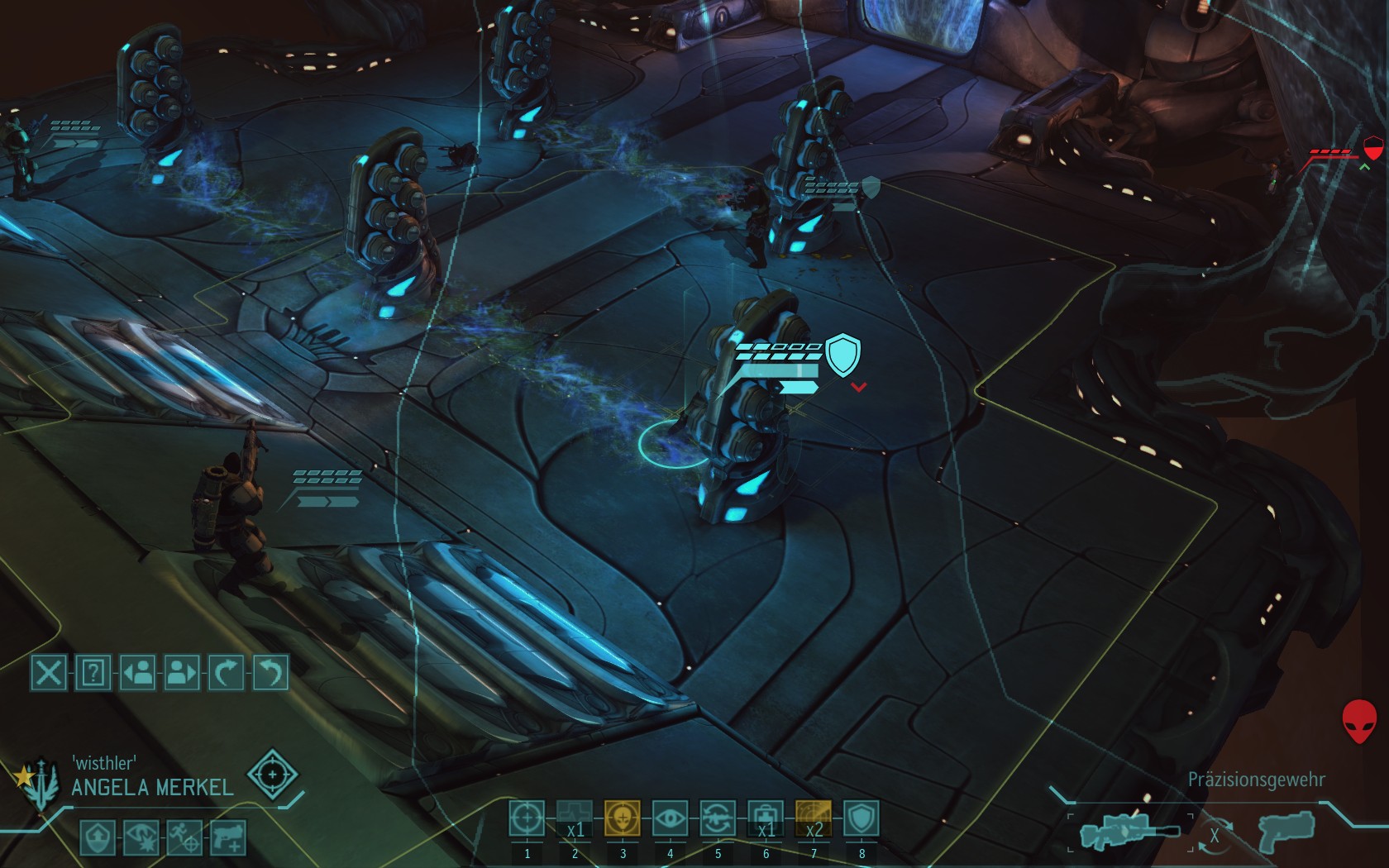The image size is (1389, 868).
Task: Click the pistol-plus perk icon
Action: coord(229,837)
